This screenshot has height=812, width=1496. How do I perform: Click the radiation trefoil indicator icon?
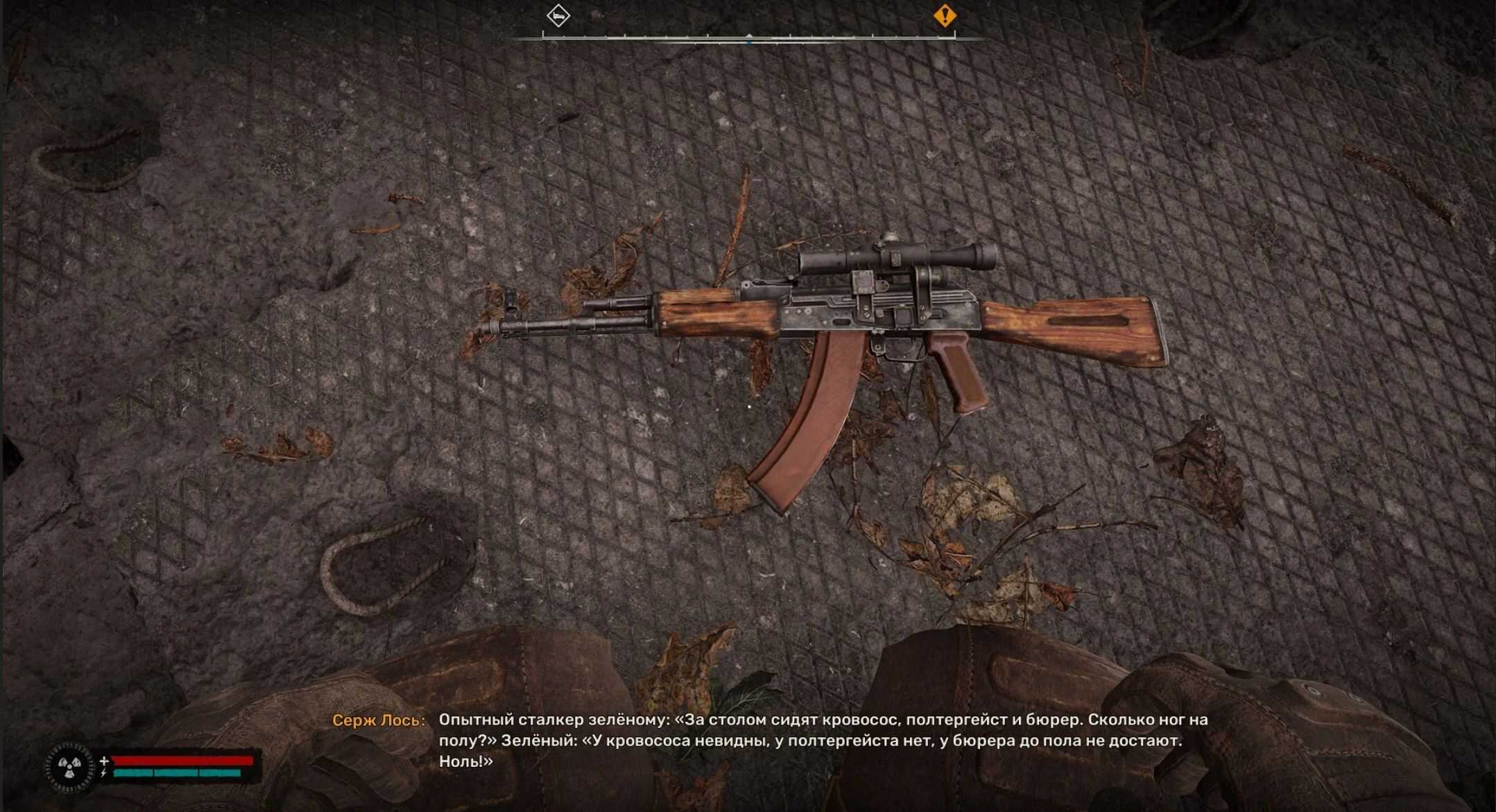(70, 767)
